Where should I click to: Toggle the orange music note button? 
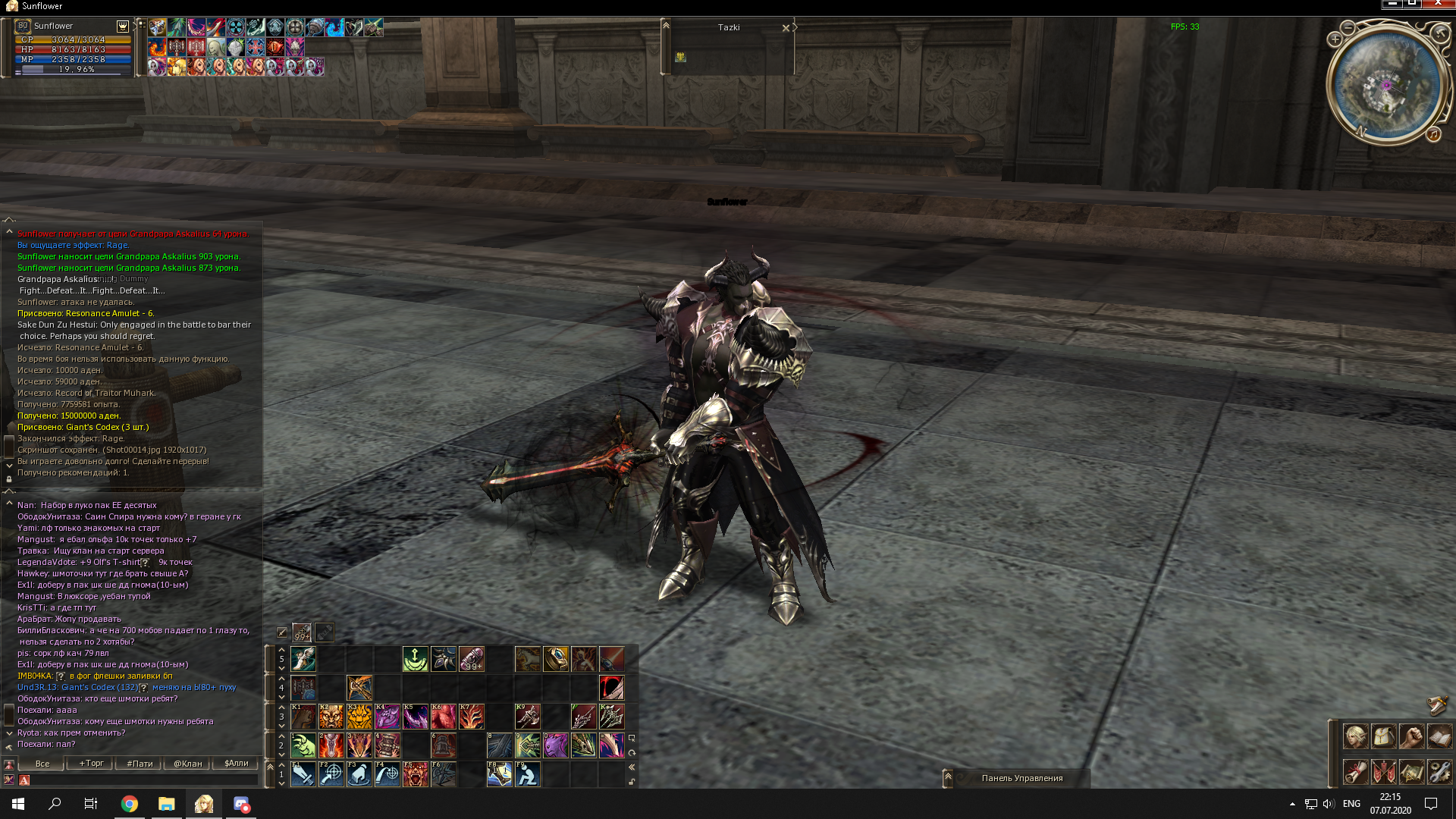pyautogui.click(x=1432, y=134)
